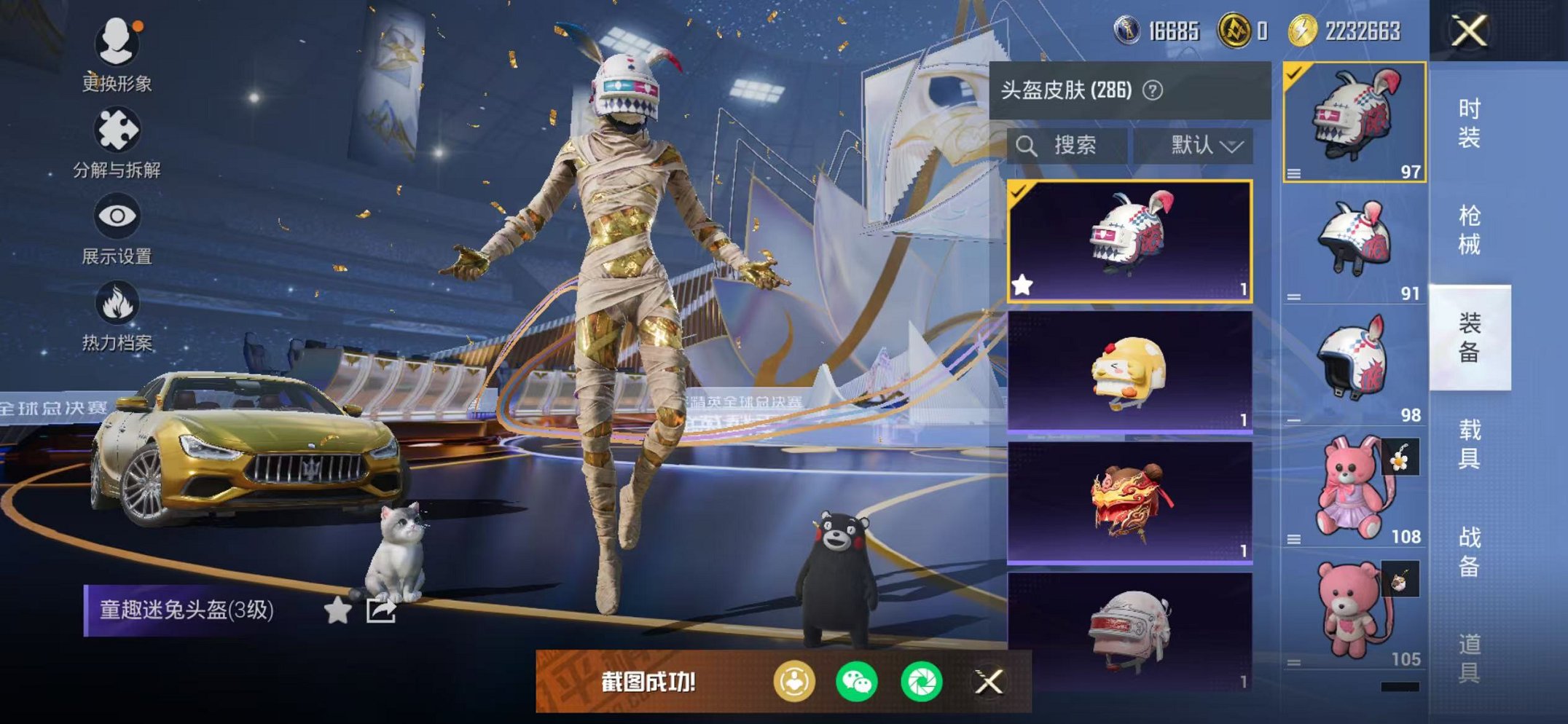Switch to the 道具 tab
Viewport: 1568px width, 724px height.
coord(1469,657)
